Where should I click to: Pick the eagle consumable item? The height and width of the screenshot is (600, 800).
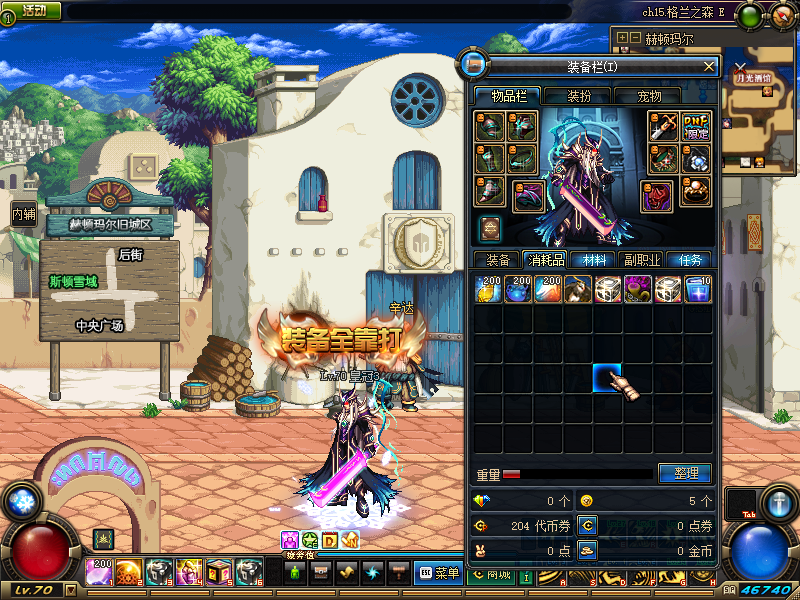(577, 289)
